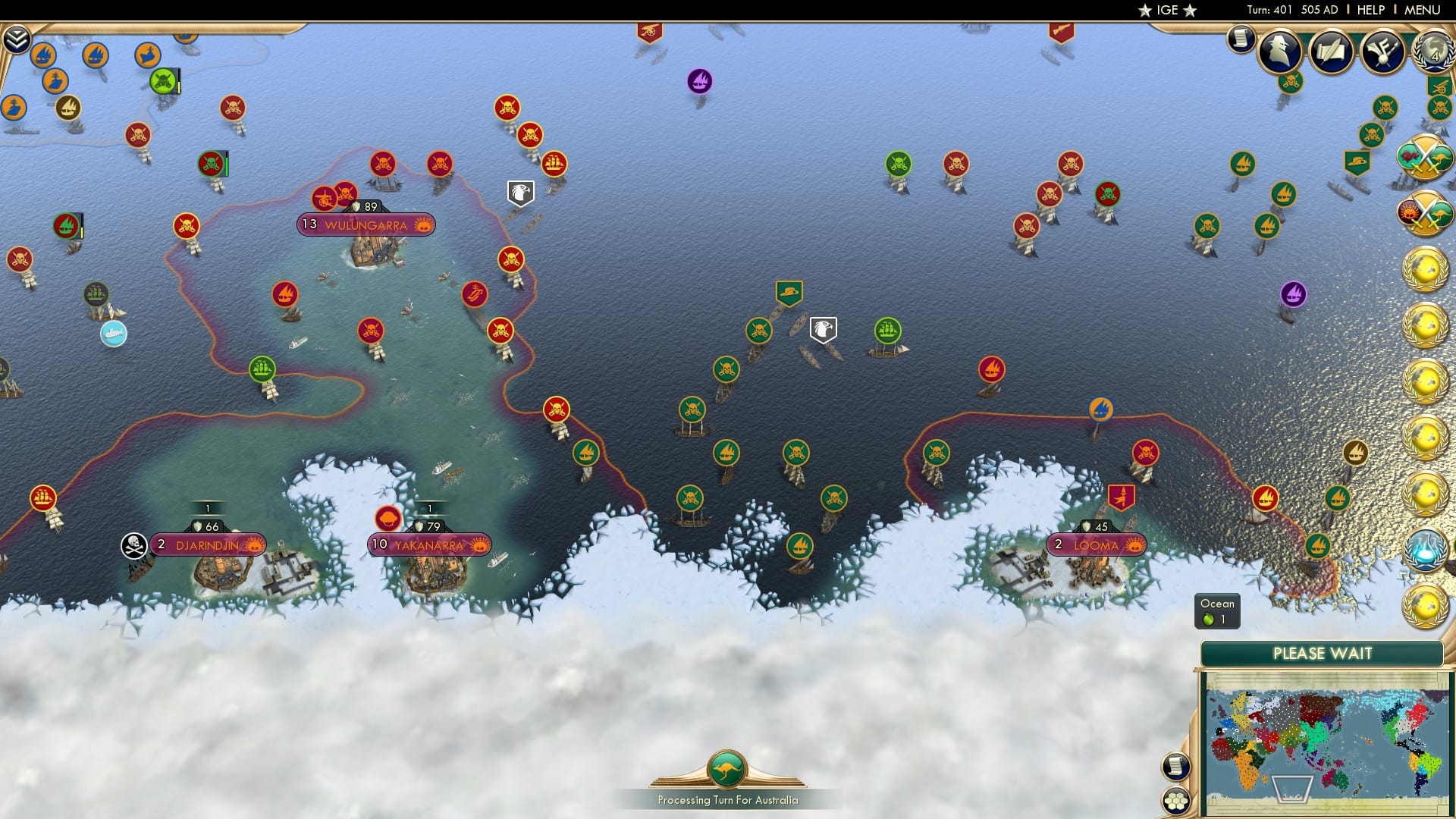Open the Espionage overview spy icon
This screenshot has height=819, width=1456.
coord(1282,52)
